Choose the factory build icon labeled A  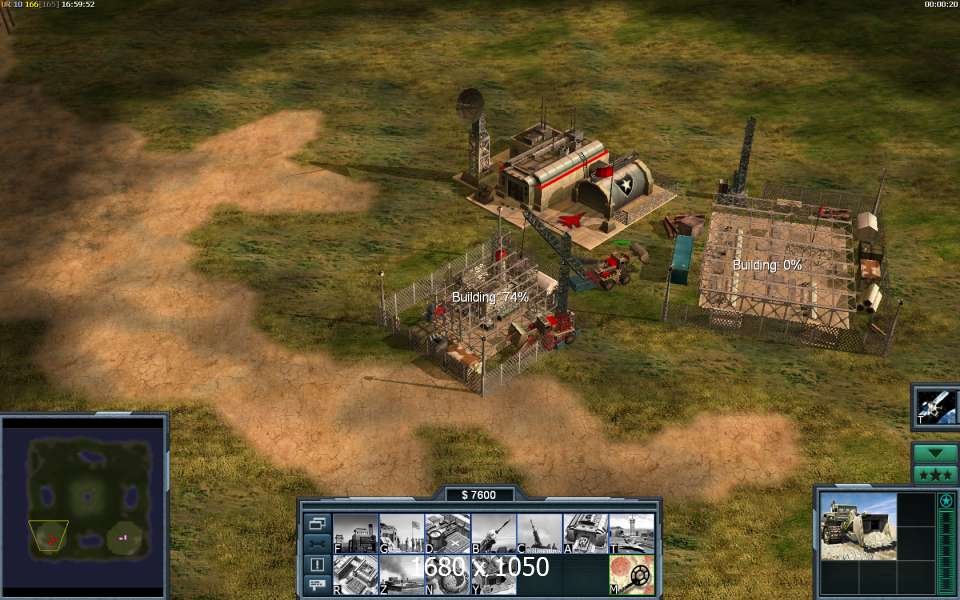point(585,533)
